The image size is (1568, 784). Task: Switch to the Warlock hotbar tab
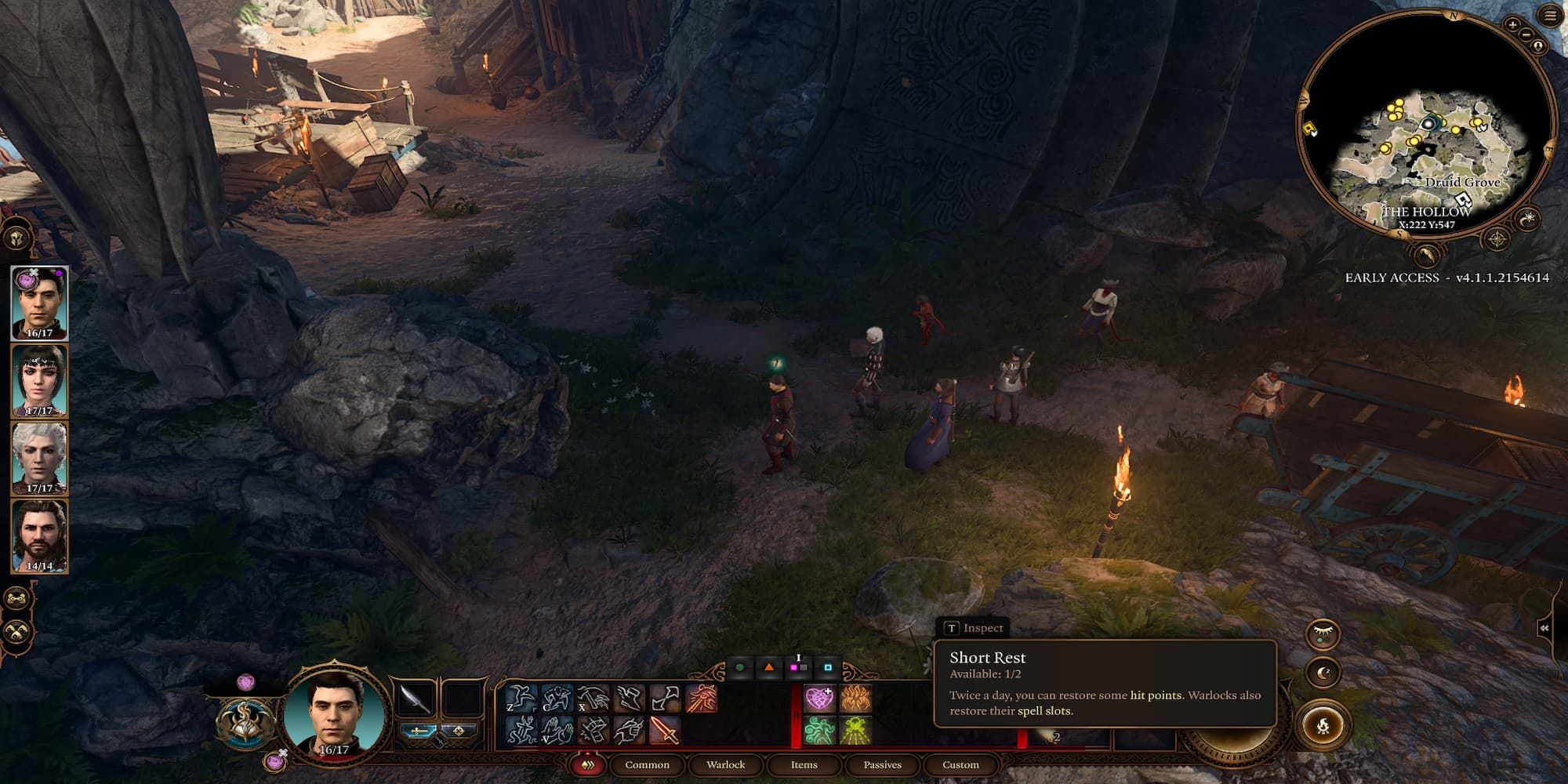click(x=726, y=764)
